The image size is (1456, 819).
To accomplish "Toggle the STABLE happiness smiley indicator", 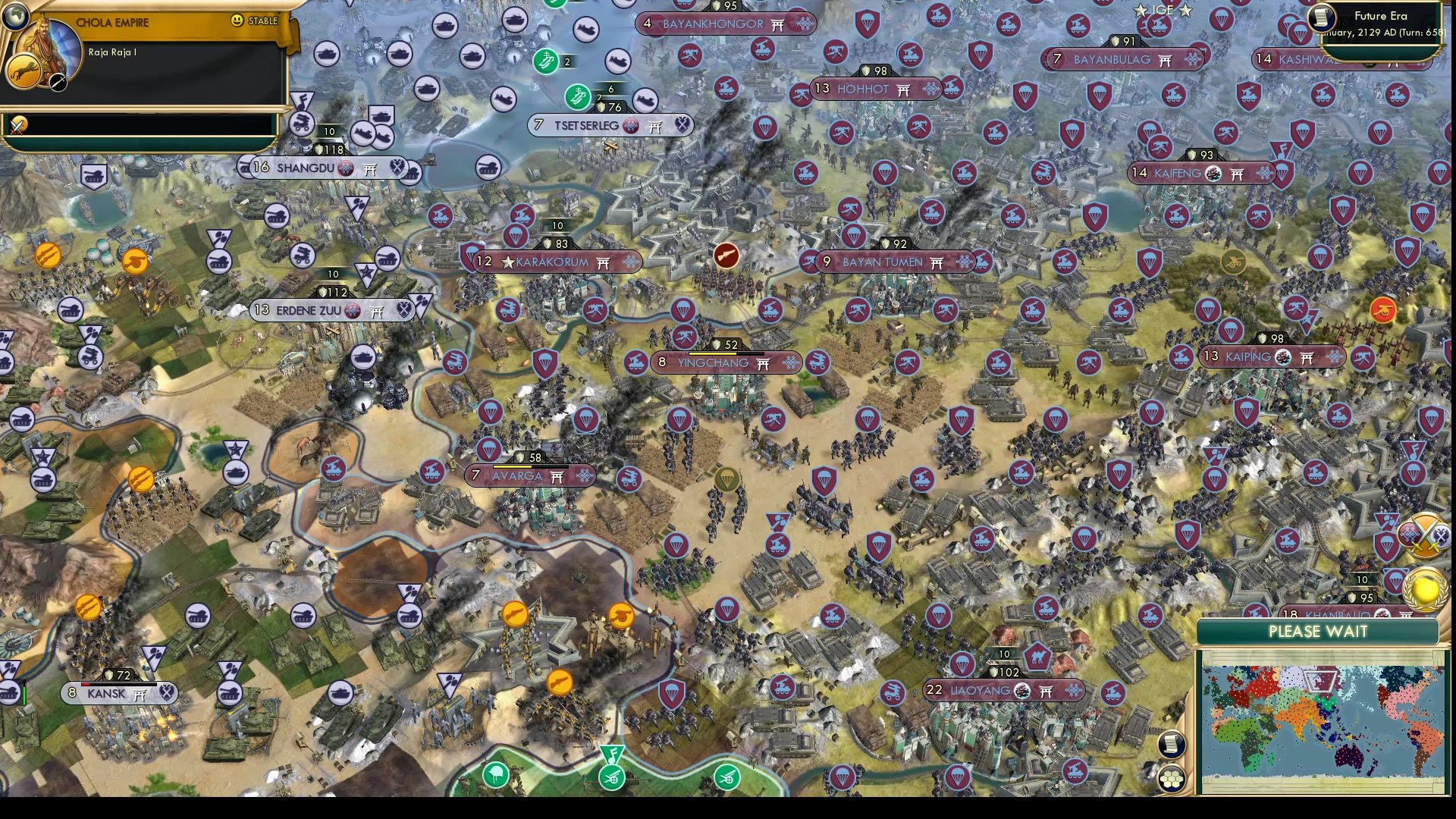I will [239, 20].
